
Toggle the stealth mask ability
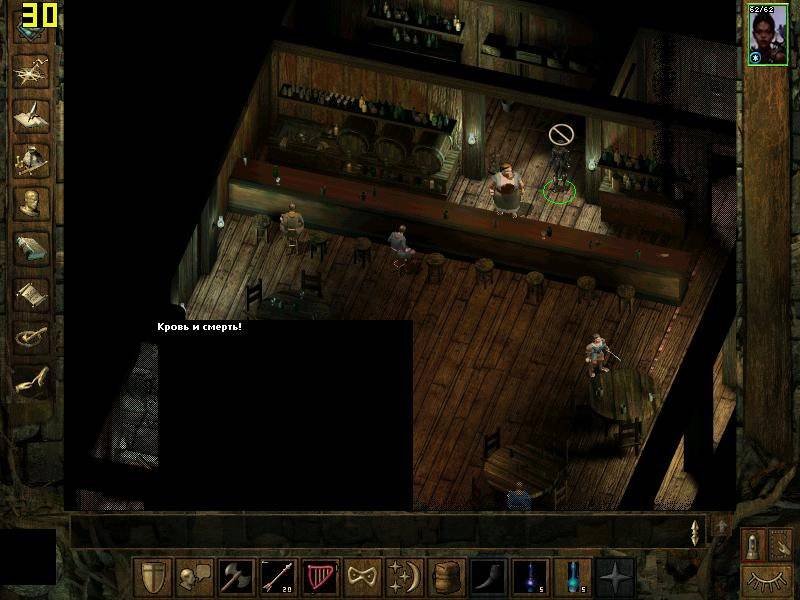tap(362, 577)
